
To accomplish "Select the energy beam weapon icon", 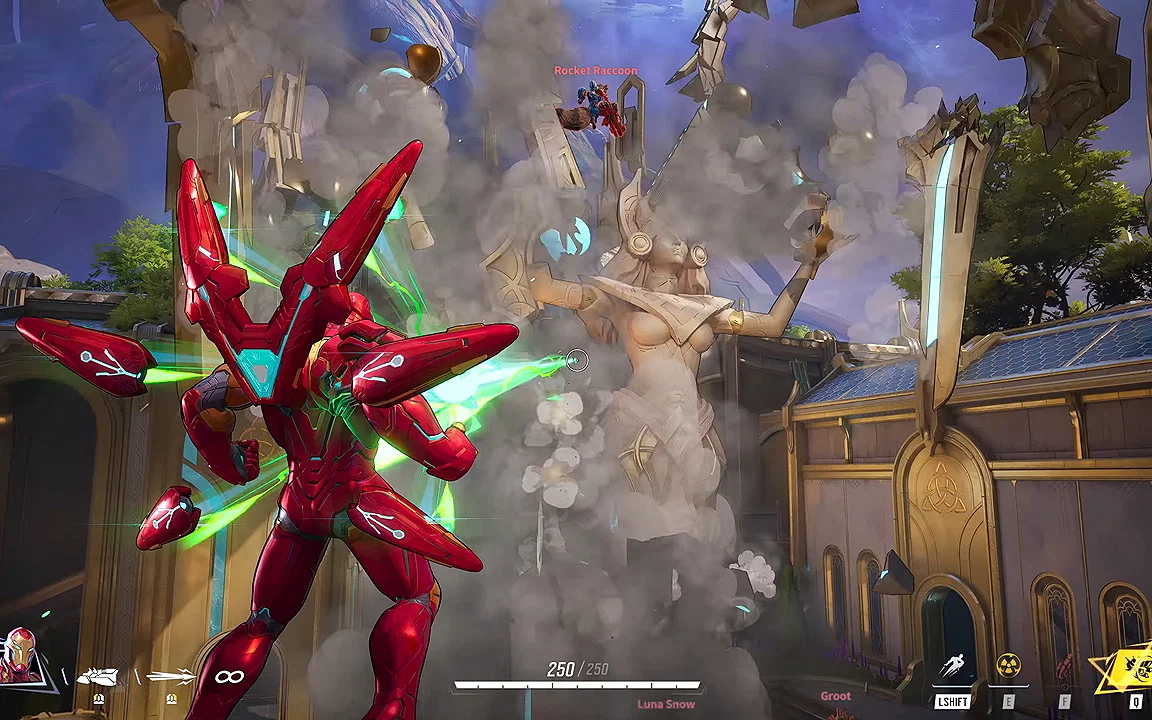I will (x=170, y=677).
